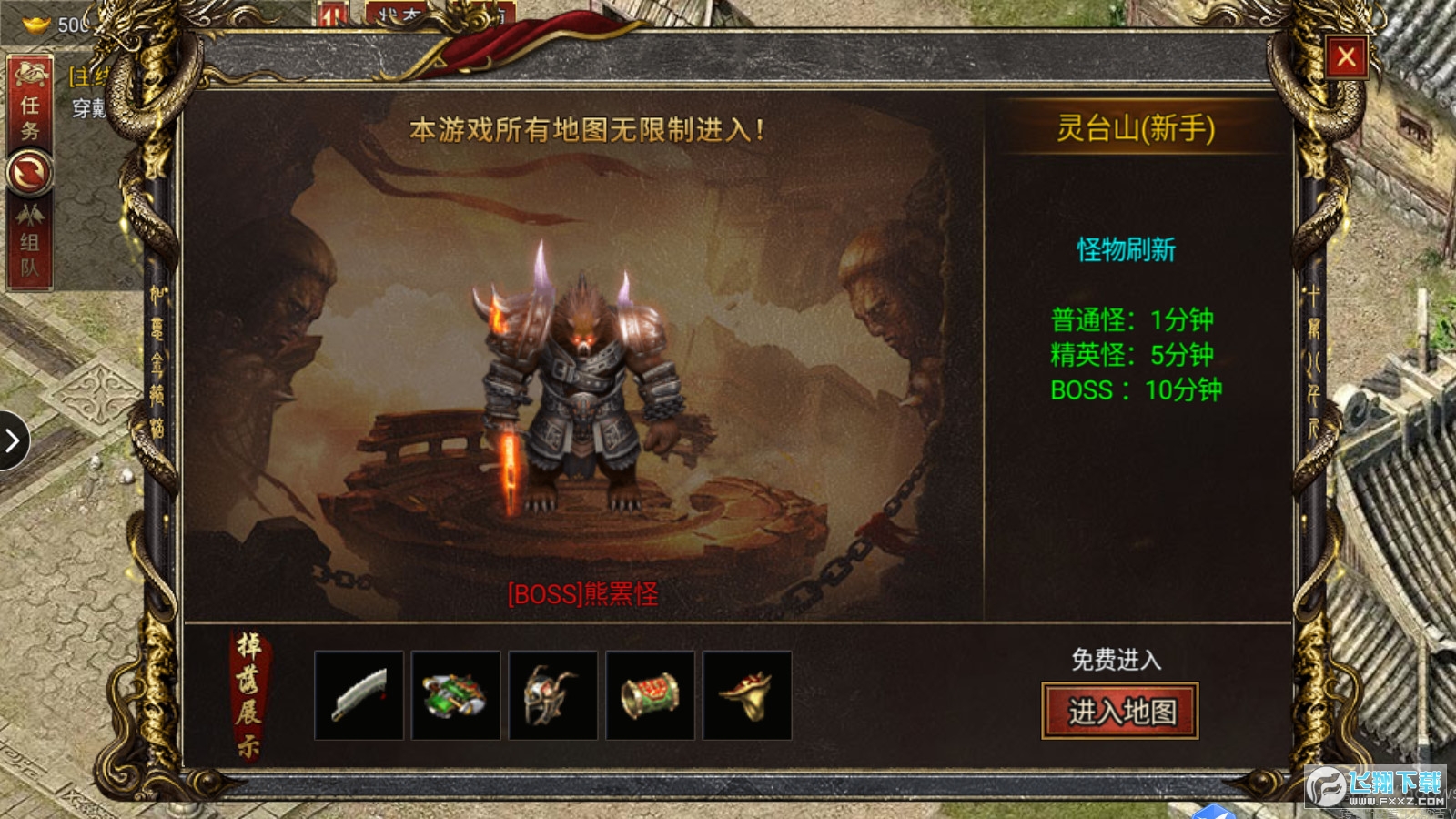The height and width of the screenshot is (819, 1456).
Task: Select the red bracer drop slot
Action: pos(650,695)
